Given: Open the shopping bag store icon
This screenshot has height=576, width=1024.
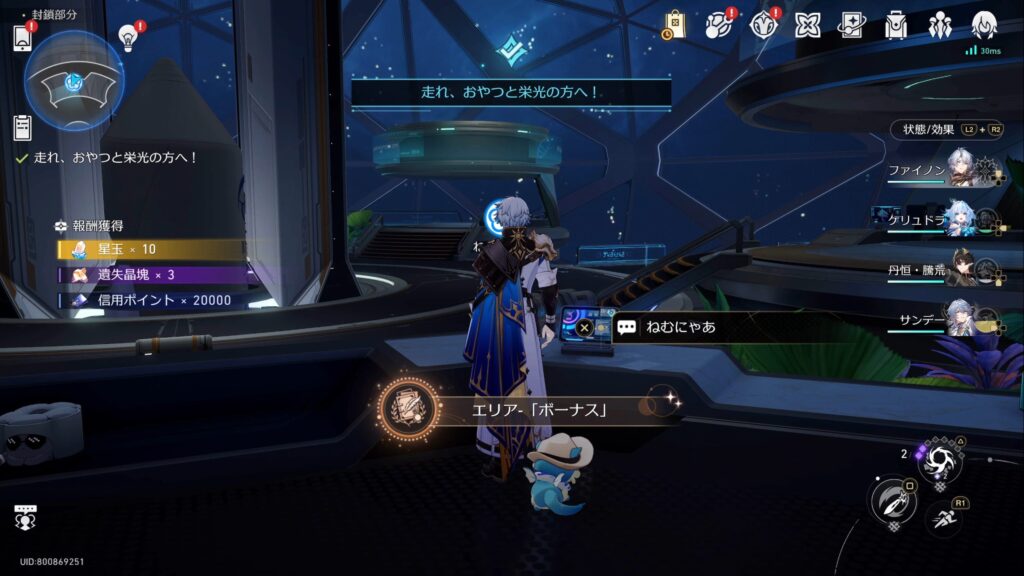Looking at the screenshot, I should coord(675,25).
